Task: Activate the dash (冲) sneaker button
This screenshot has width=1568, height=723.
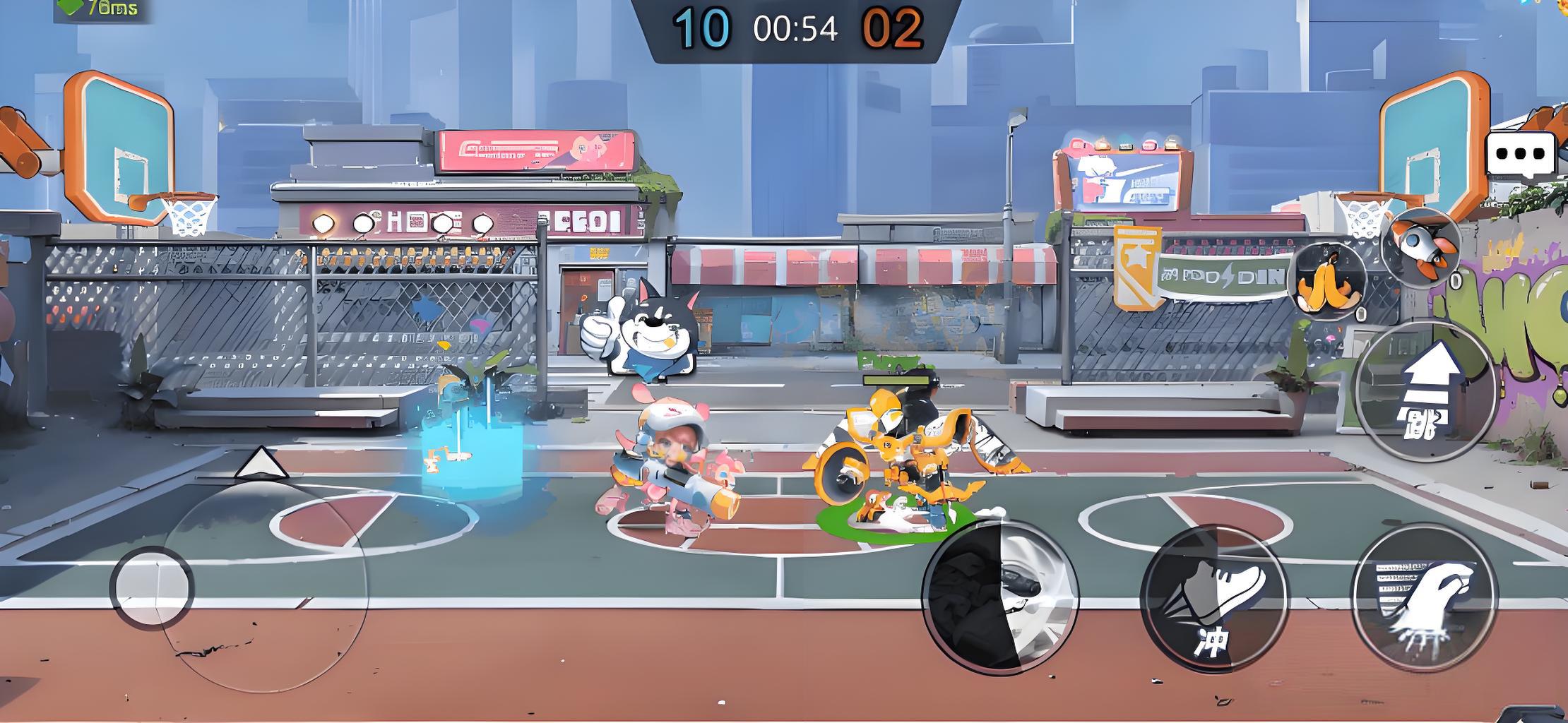Action: 1213,600
